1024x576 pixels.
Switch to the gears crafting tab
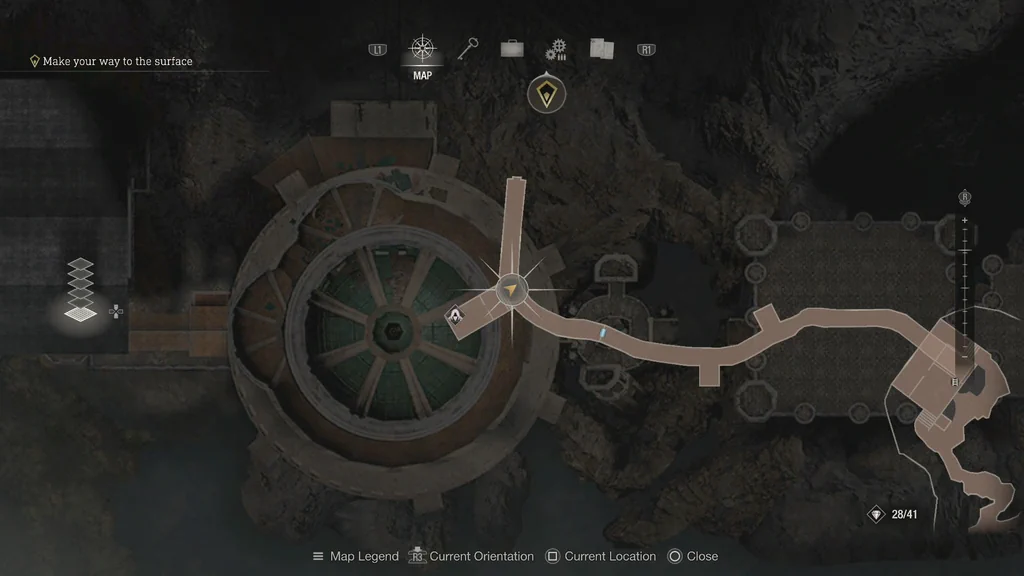[556, 50]
